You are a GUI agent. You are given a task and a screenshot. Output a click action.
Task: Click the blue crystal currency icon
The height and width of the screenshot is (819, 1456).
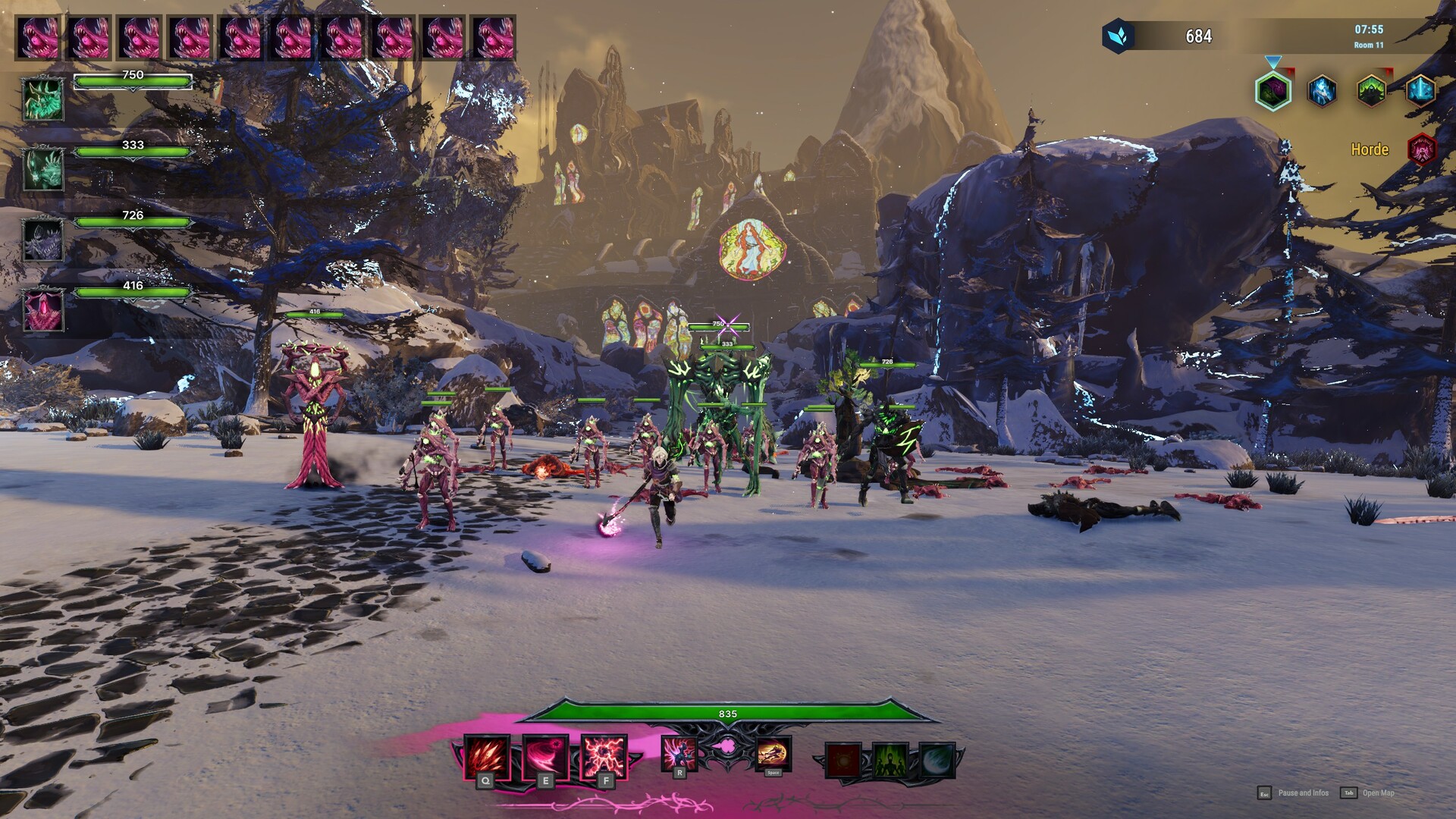coord(1118,36)
